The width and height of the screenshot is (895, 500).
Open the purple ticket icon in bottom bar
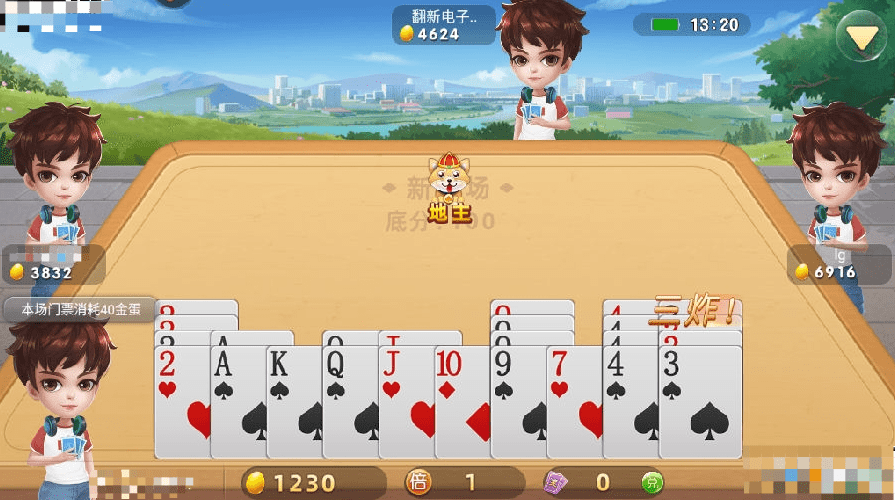point(556,483)
